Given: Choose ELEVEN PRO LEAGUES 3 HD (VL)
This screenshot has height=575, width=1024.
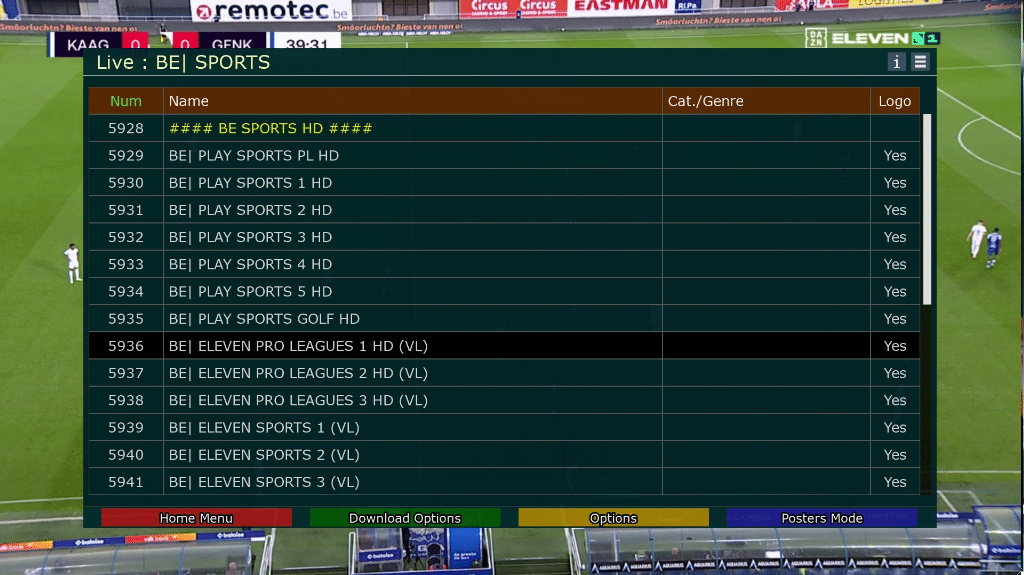Looking at the screenshot, I should pyautogui.click(x=298, y=400).
